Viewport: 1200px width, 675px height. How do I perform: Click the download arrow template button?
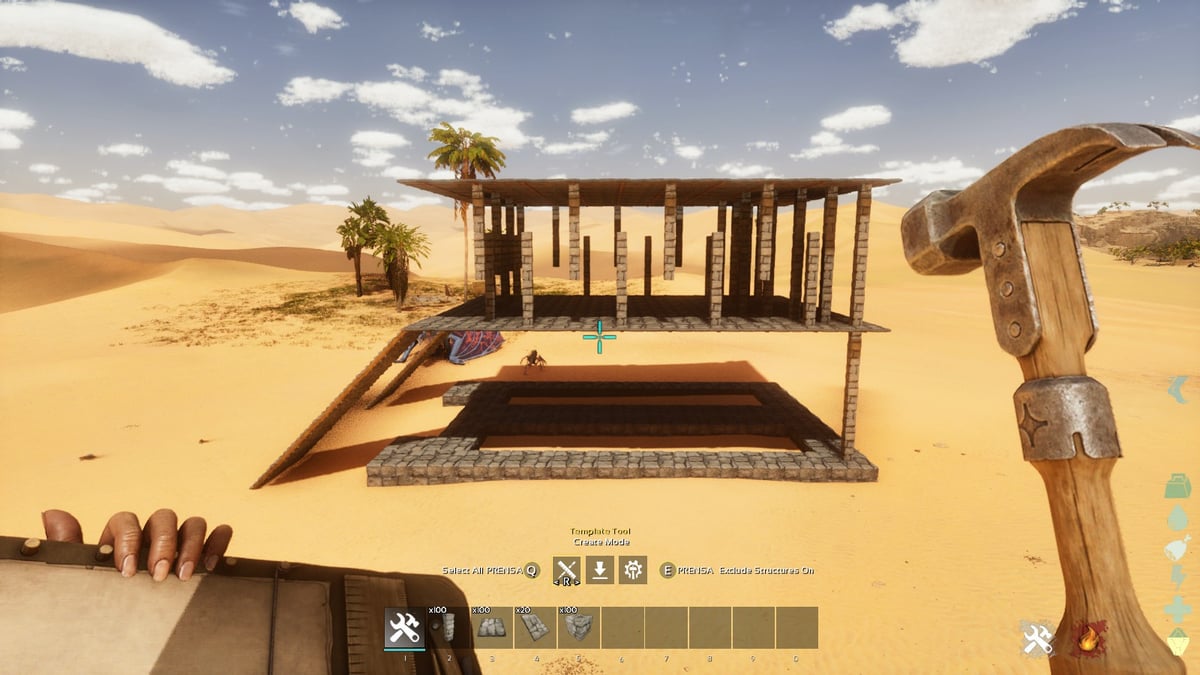coord(599,570)
